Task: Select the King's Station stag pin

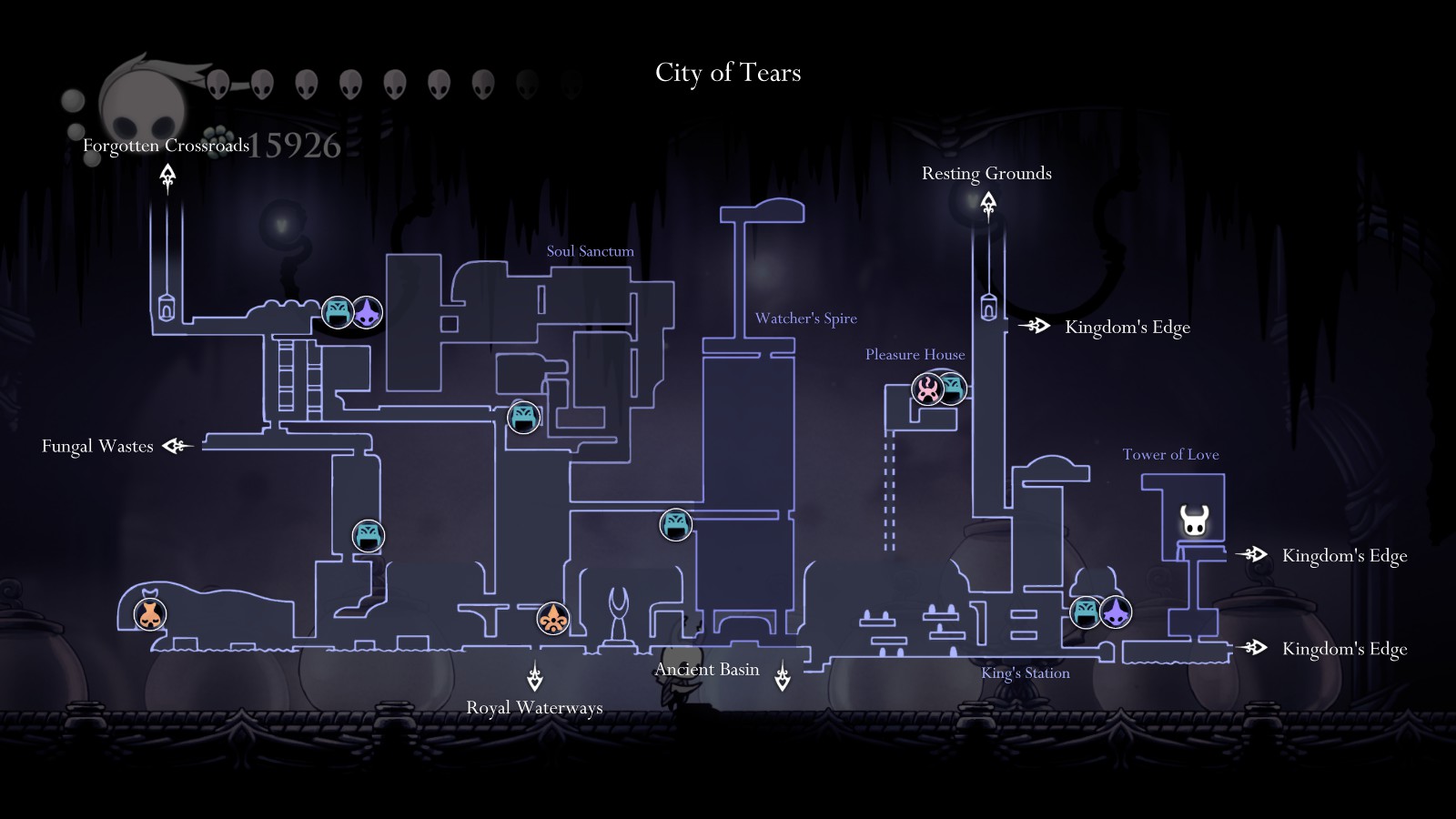Action: click(1116, 612)
